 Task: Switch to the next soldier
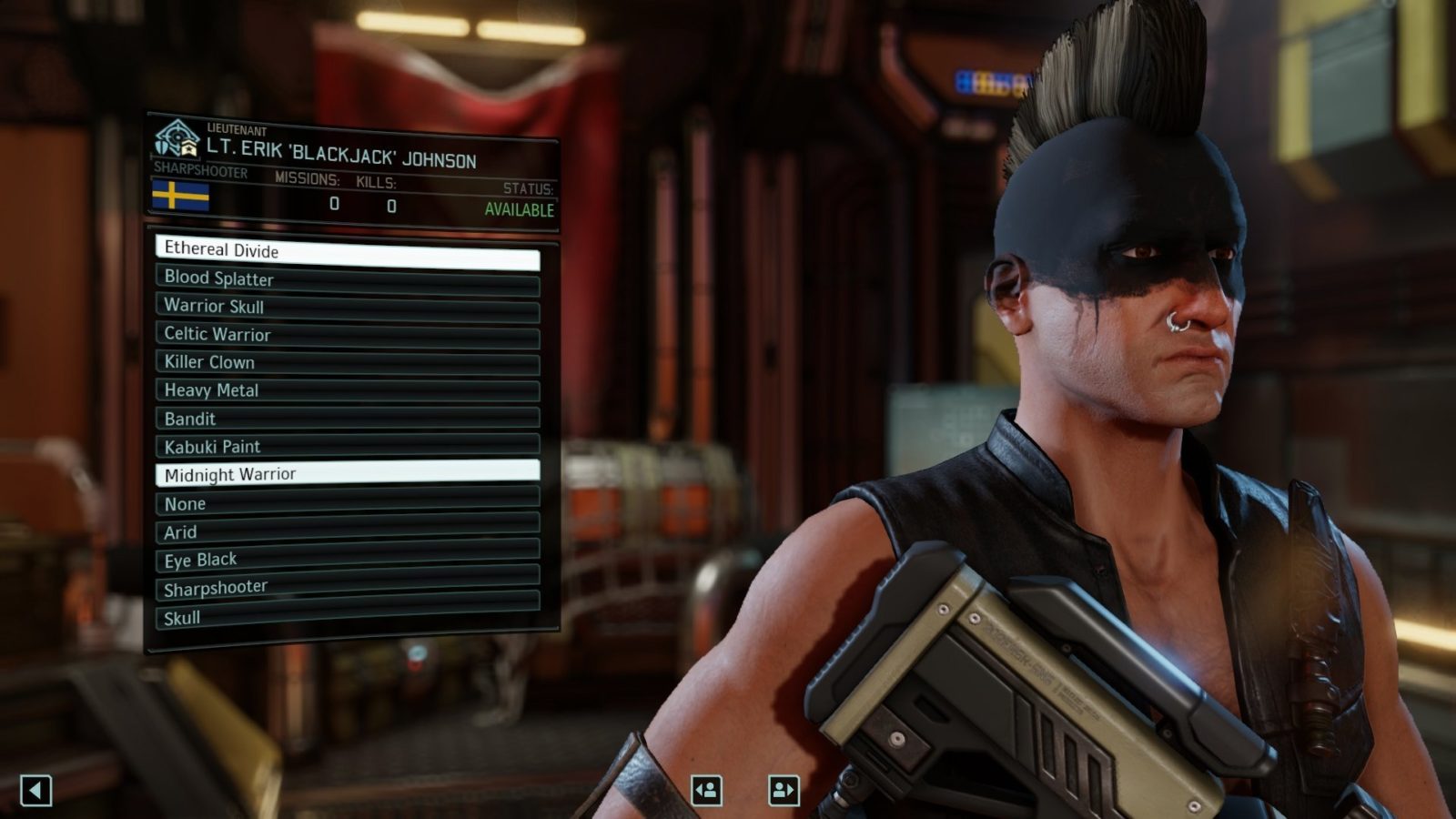(784, 790)
